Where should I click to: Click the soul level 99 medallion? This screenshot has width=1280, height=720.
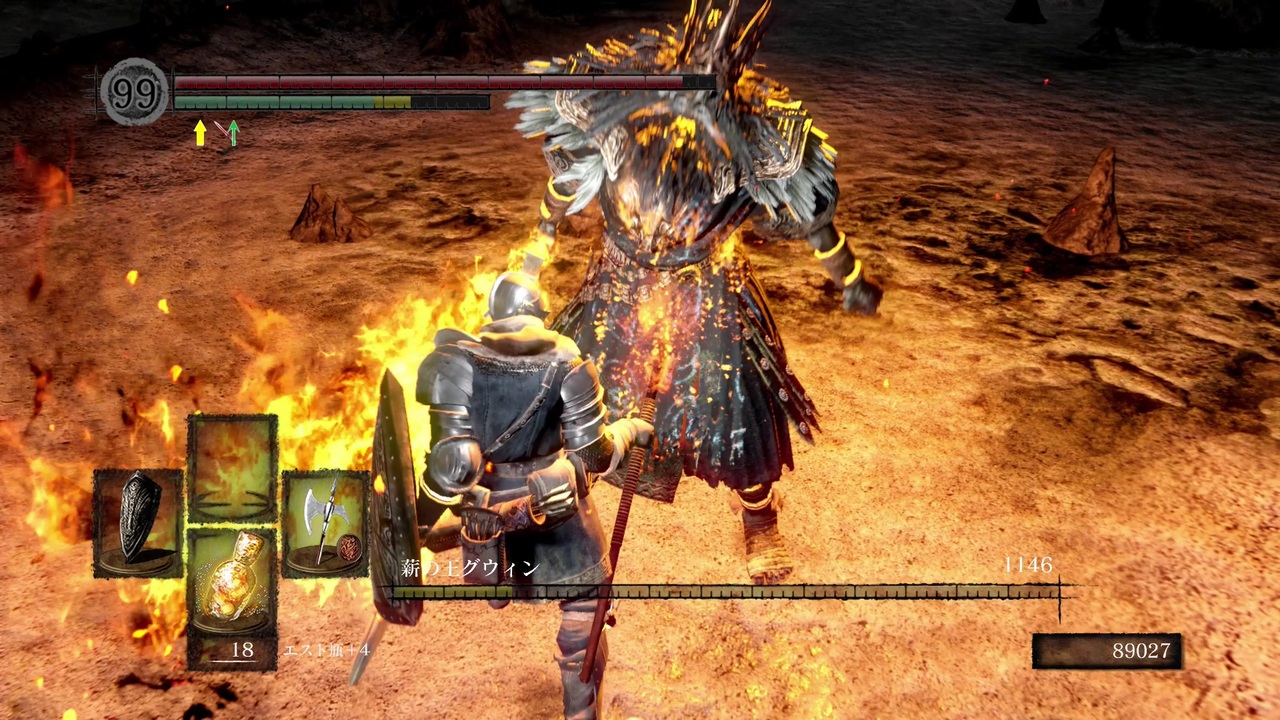(x=133, y=91)
